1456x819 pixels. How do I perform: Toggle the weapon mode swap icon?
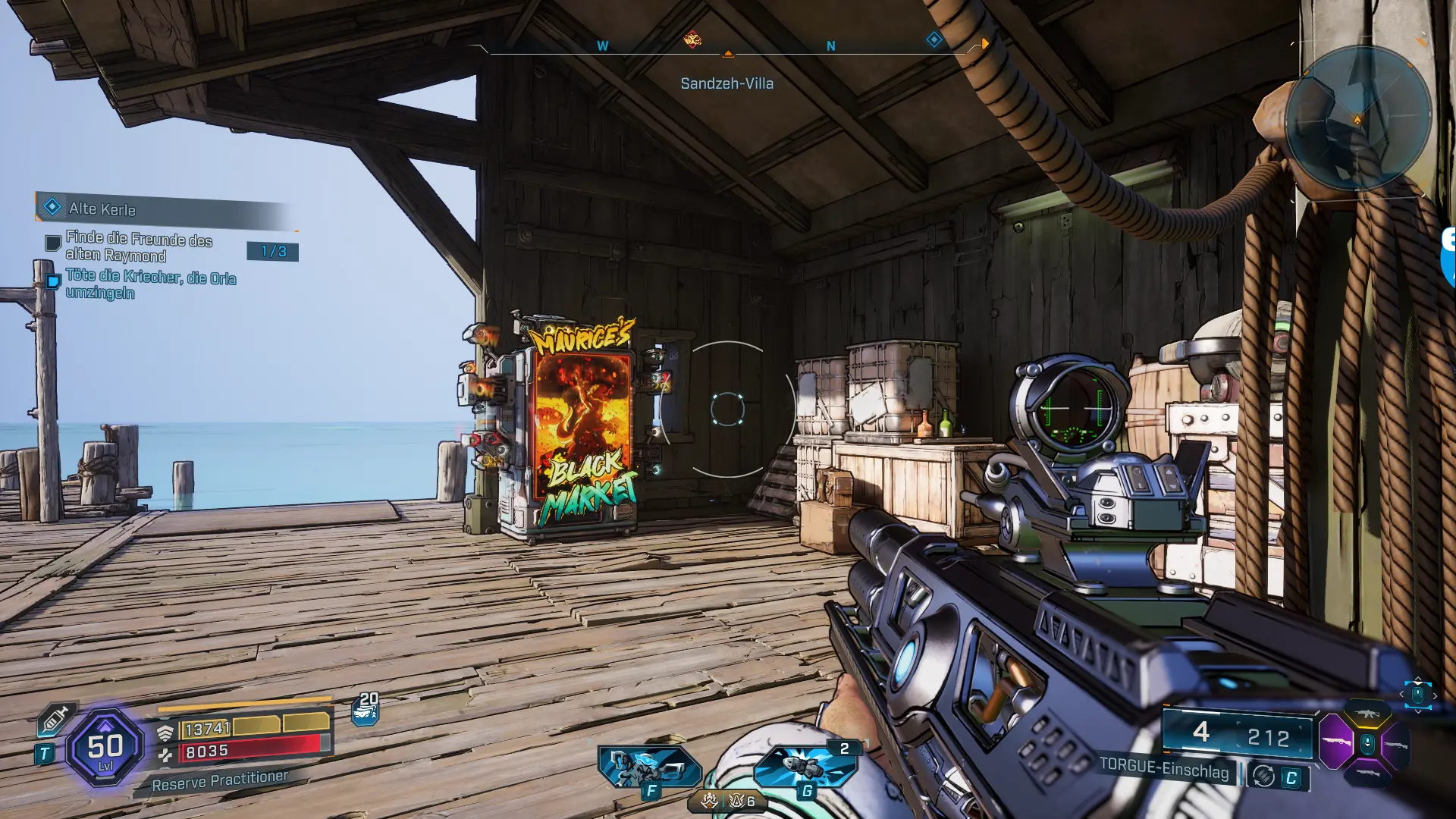(x=1263, y=776)
